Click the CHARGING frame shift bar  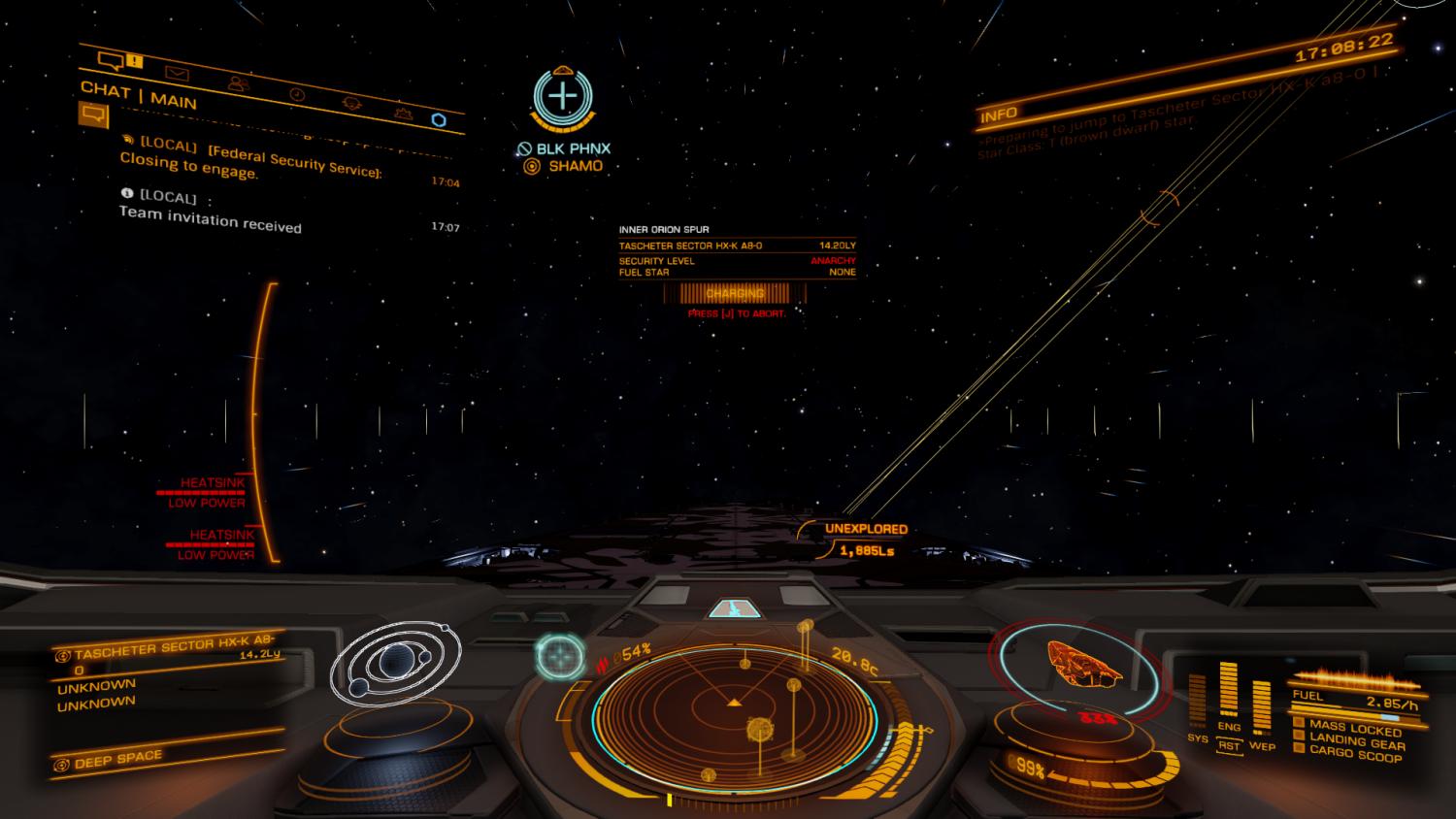735,293
